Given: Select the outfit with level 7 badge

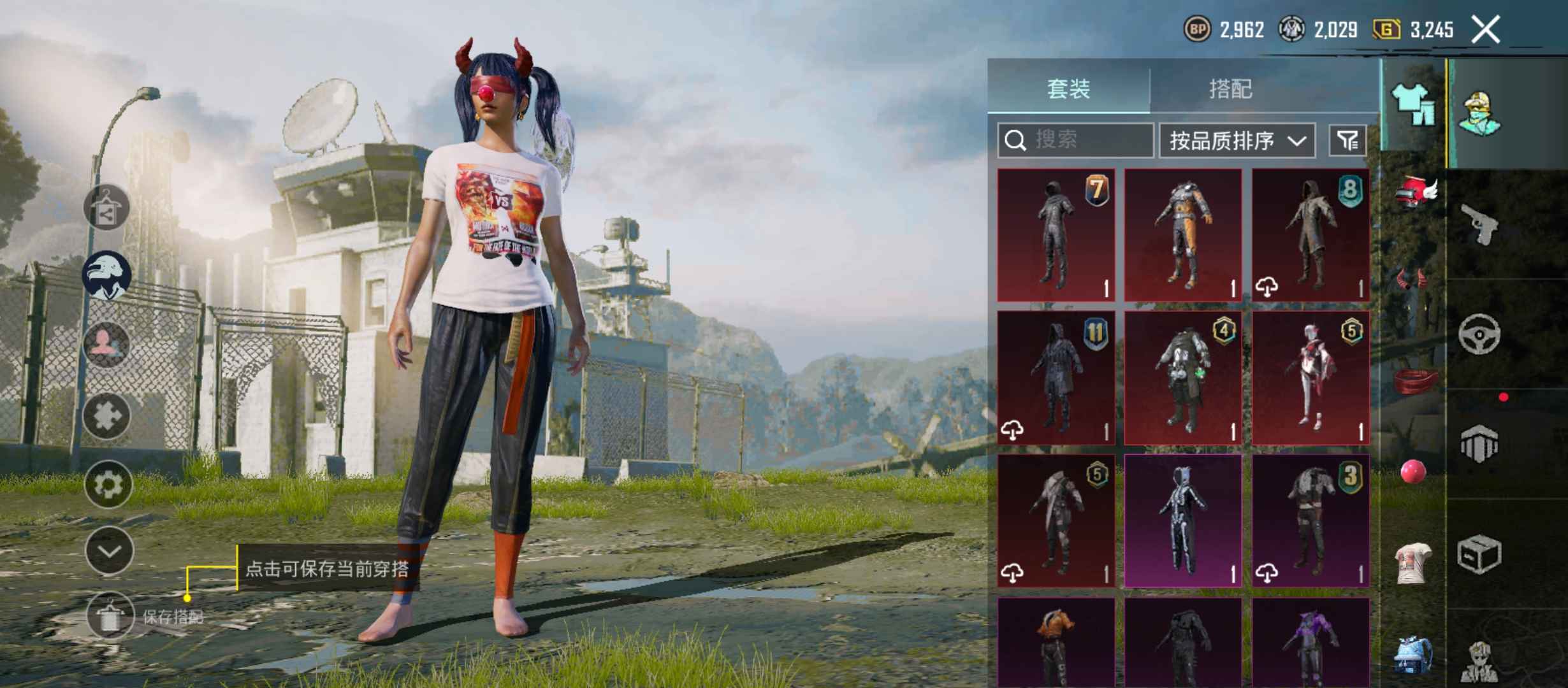Looking at the screenshot, I should pyautogui.click(x=1056, y=235).
